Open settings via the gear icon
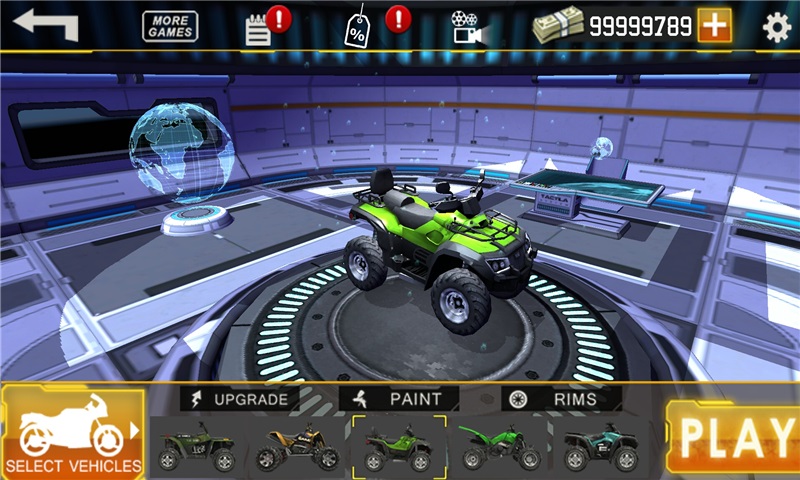The image size is (800, 480). click(x=777, y=27)
